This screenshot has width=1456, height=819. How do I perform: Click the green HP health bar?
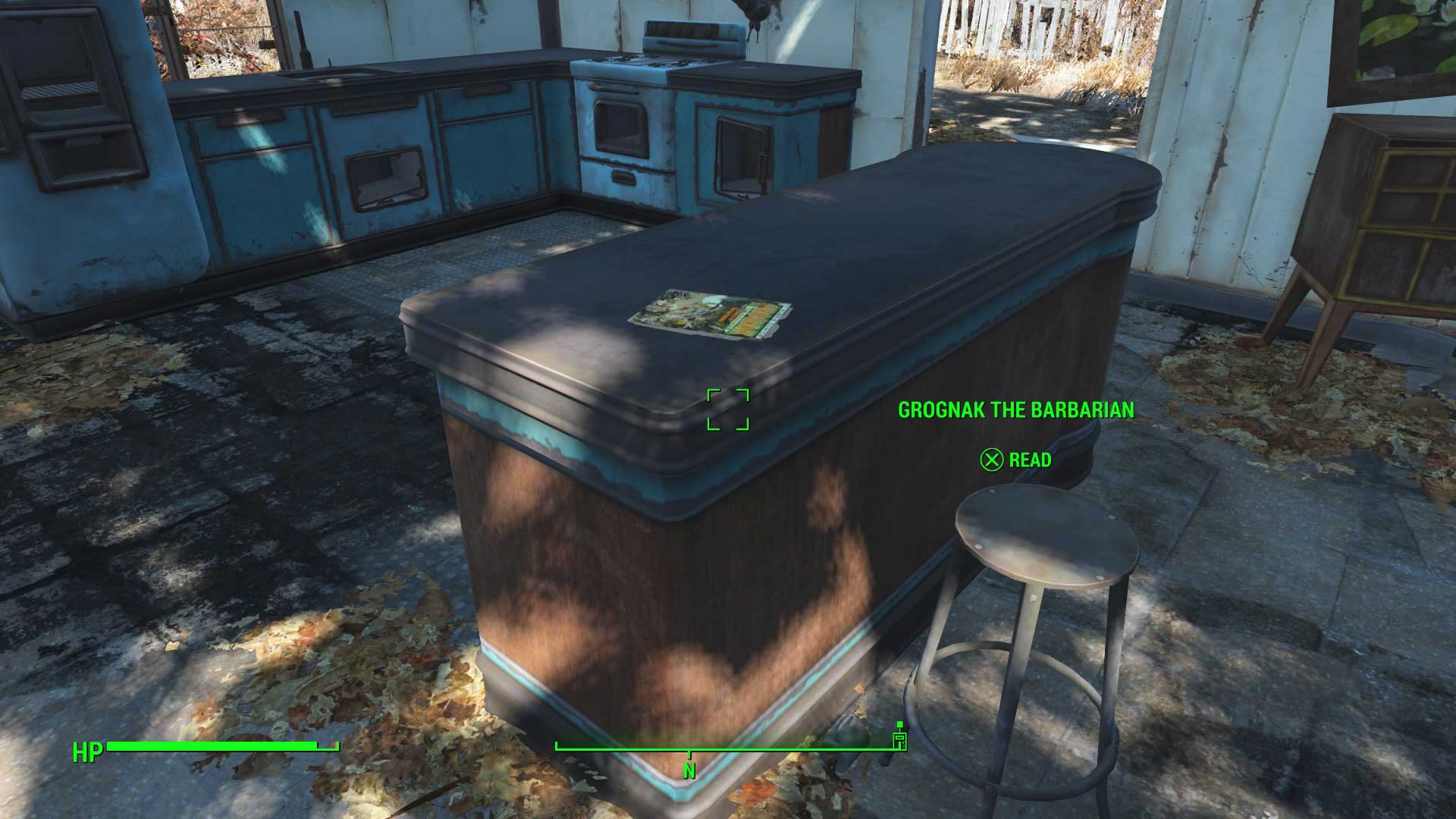(x=220, y=747)
